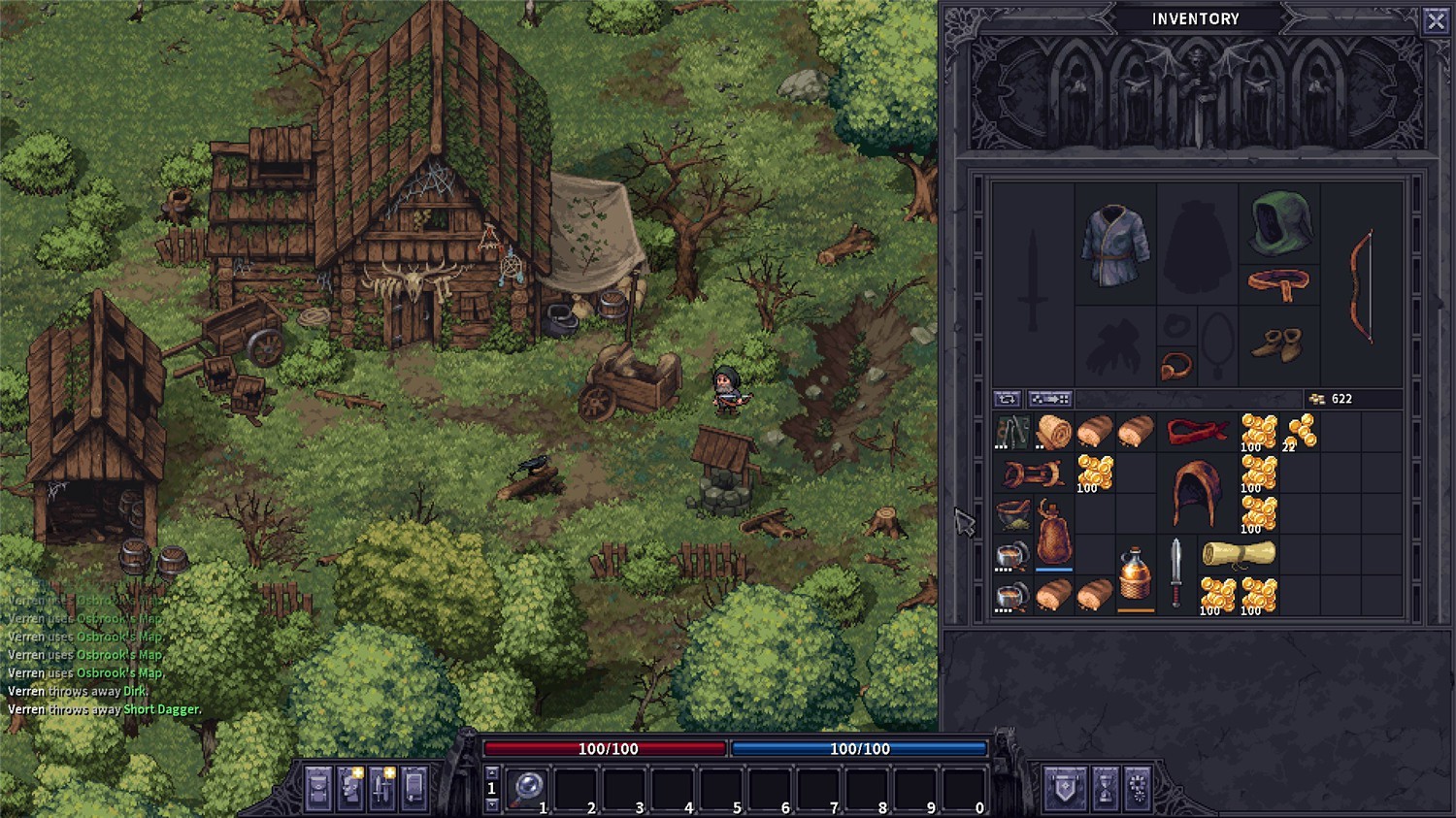This screenshot has width=1456, height=818.
Task: Click the red health bar
Action: coord(605,748)
